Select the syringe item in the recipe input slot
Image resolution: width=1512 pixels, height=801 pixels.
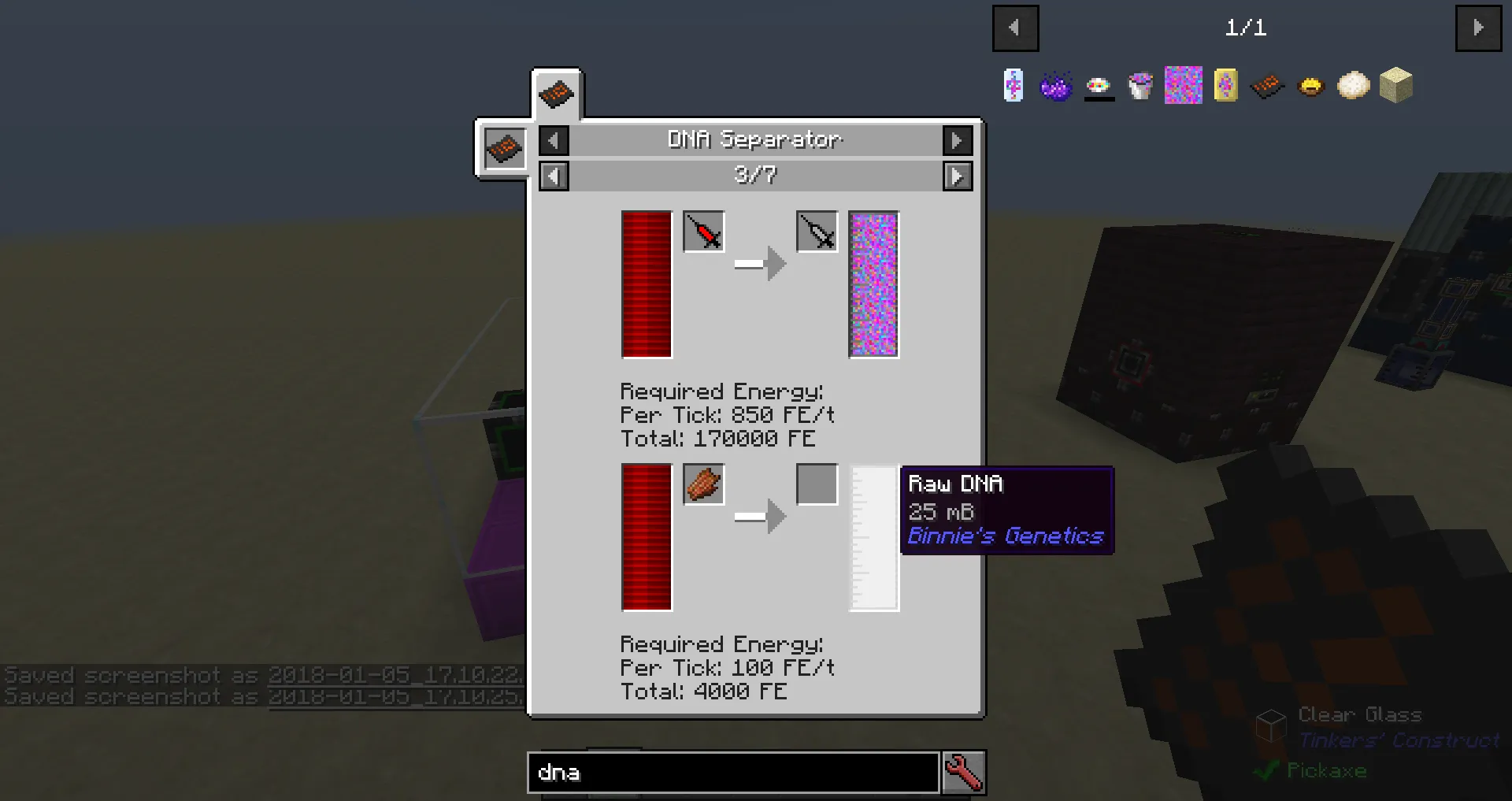point(703,232)
